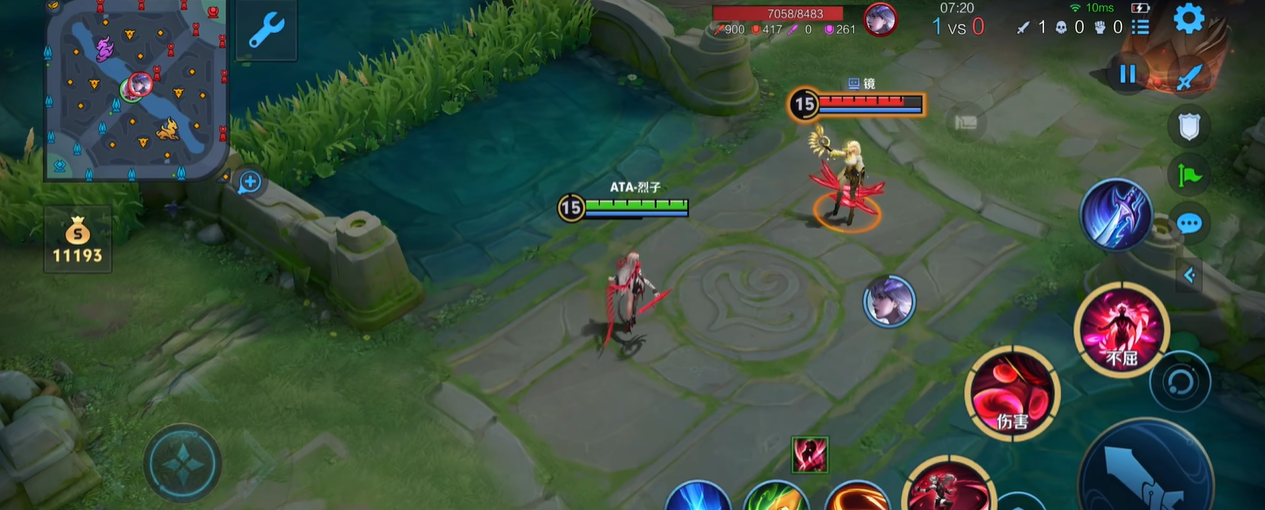The width and height of the screenshot is (1265, 510).
Task: Open the shop via the gold bag
Action: click(77, 242)
